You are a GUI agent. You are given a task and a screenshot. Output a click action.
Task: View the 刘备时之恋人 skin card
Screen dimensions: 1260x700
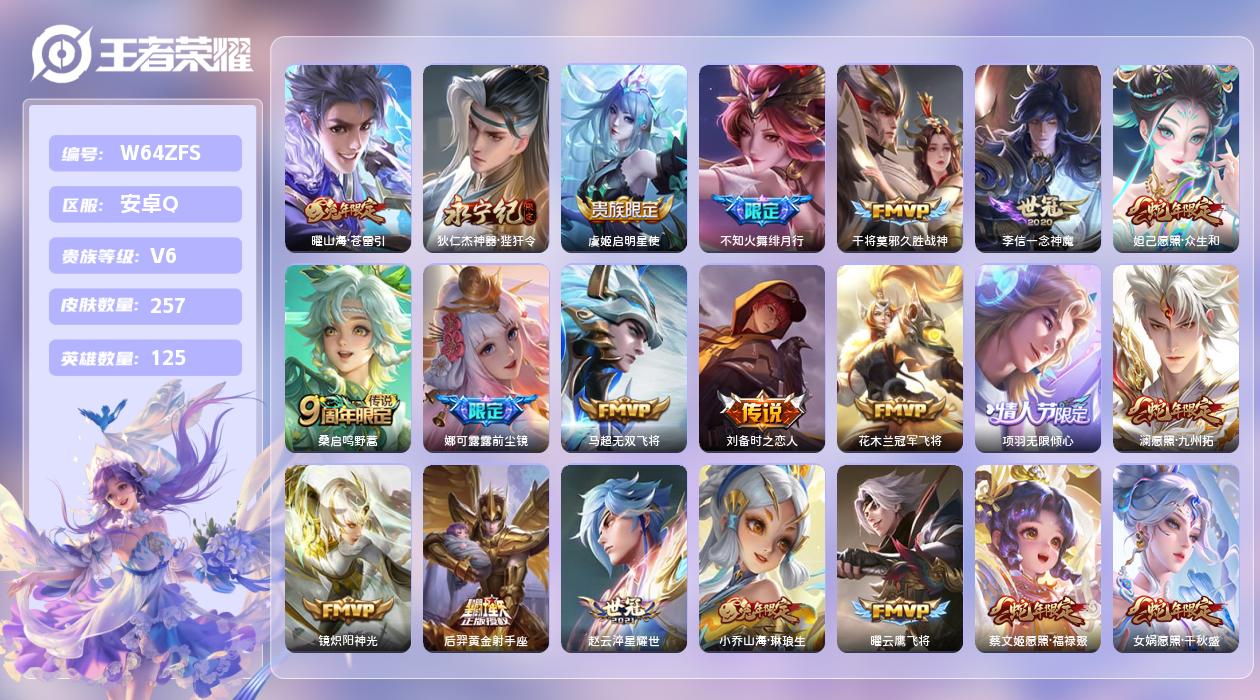click(x=762, y=358)
